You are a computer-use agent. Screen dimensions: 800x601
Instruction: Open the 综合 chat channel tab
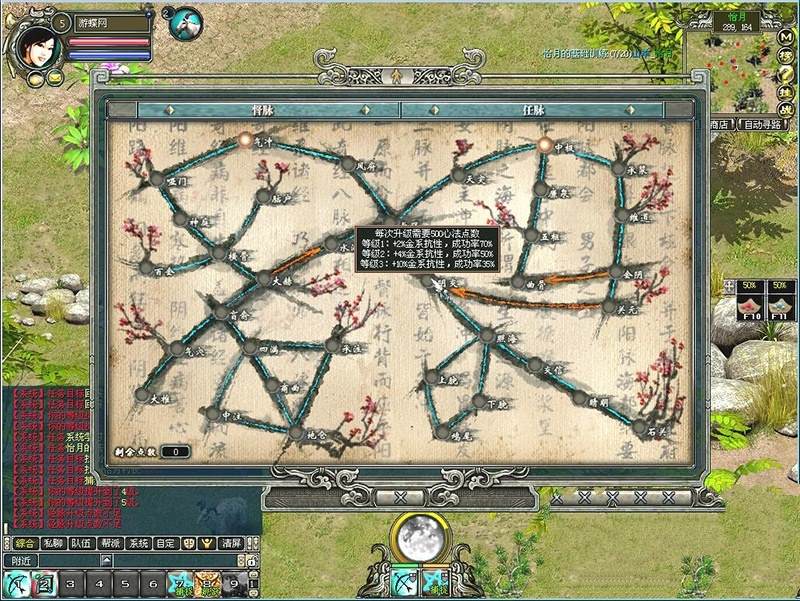tap(25, 543)
